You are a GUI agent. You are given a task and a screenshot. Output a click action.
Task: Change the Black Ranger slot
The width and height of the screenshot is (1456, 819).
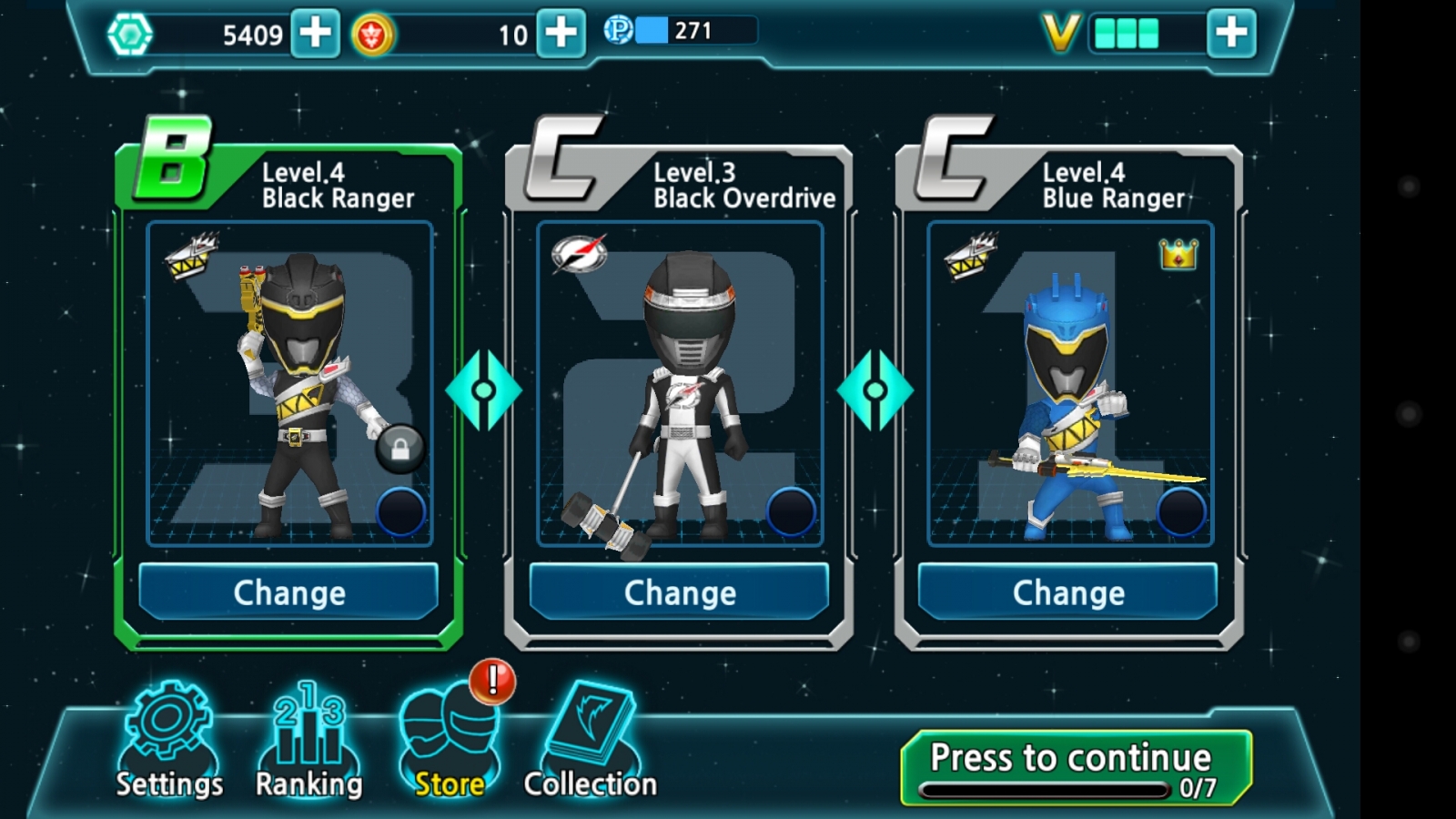coord(289,592)
